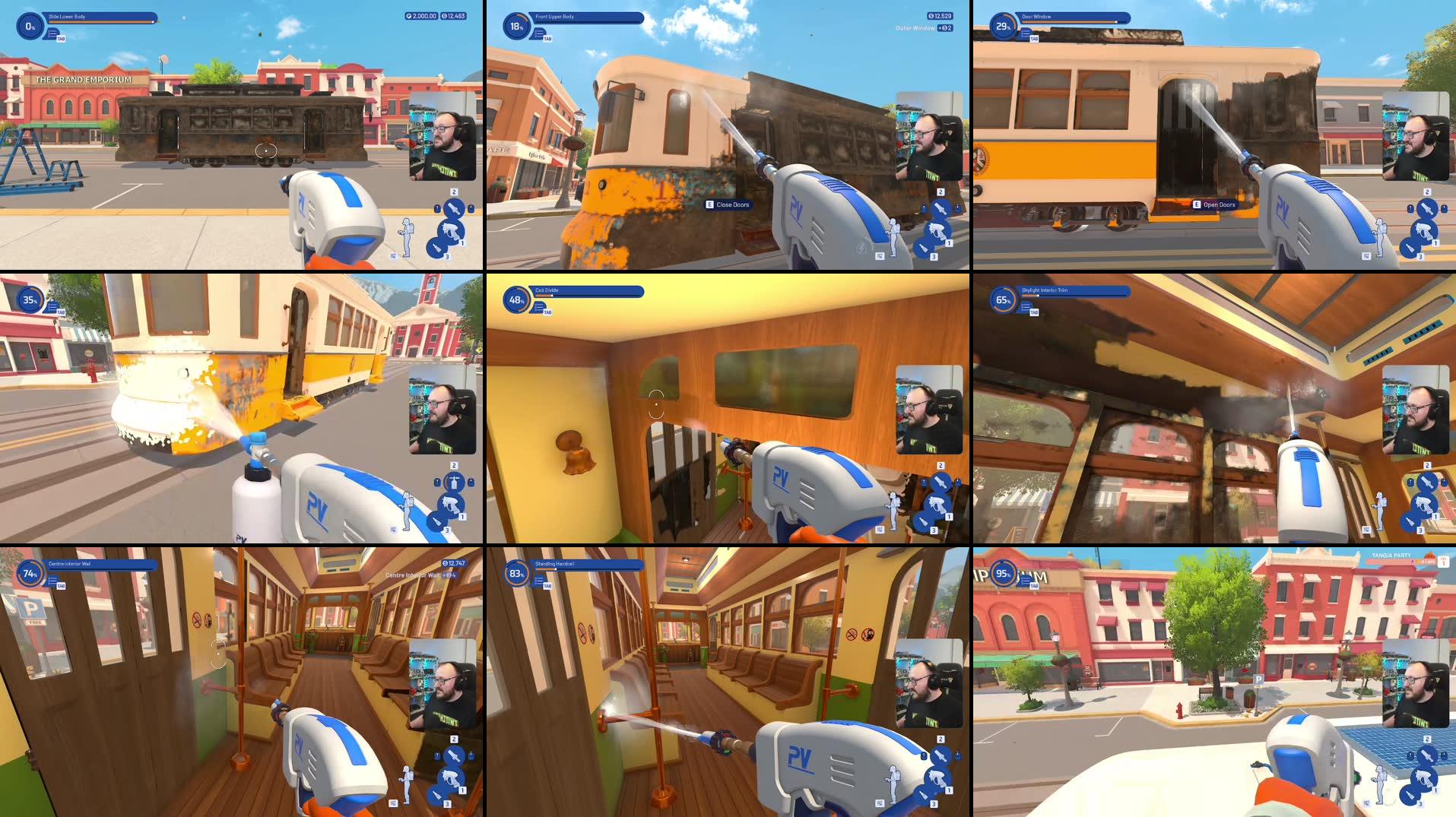Image resolution: width=1456 pixels, height=817 pixels.
Task: Toggle the 95% completion indicator circle
Action: 1005,574
